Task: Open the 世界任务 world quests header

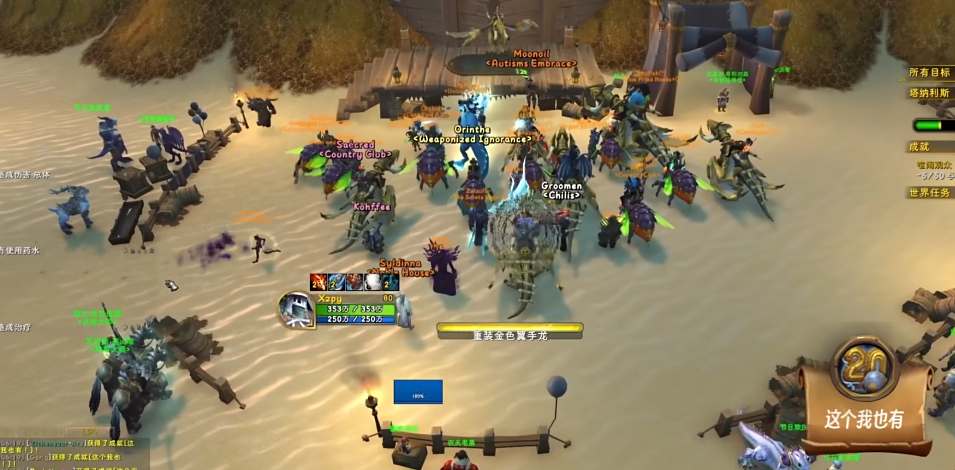Action: (x=929, y=192)
